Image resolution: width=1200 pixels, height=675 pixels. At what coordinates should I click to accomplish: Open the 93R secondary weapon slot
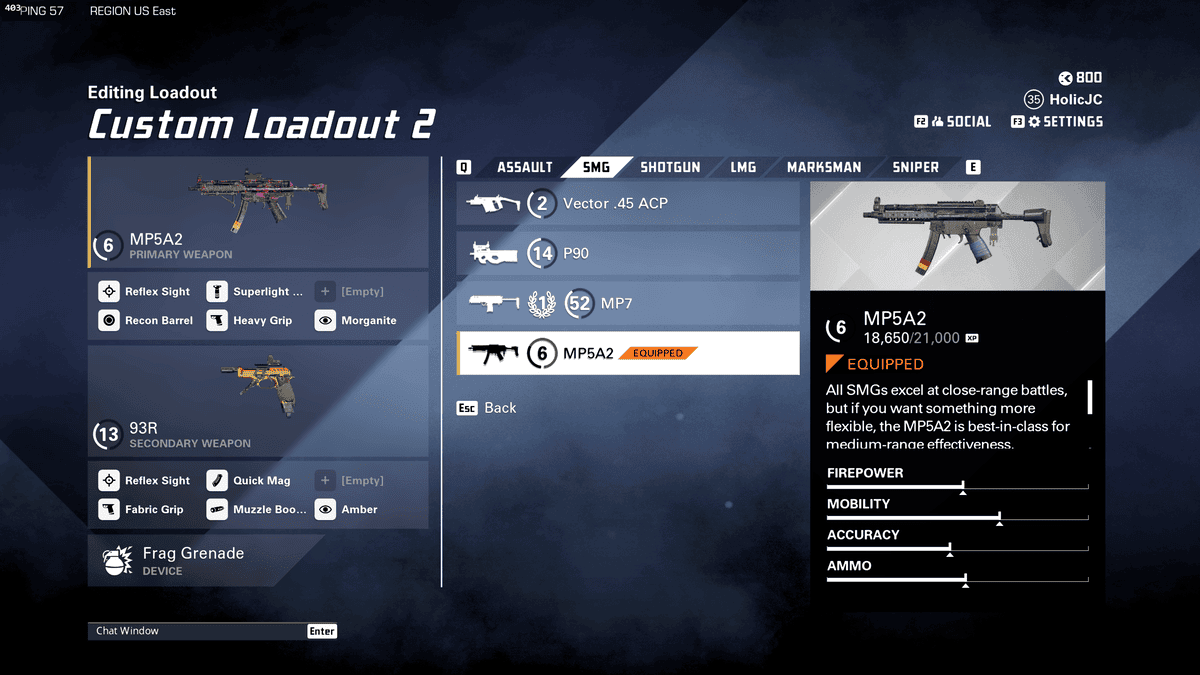[x=258, y=400]
